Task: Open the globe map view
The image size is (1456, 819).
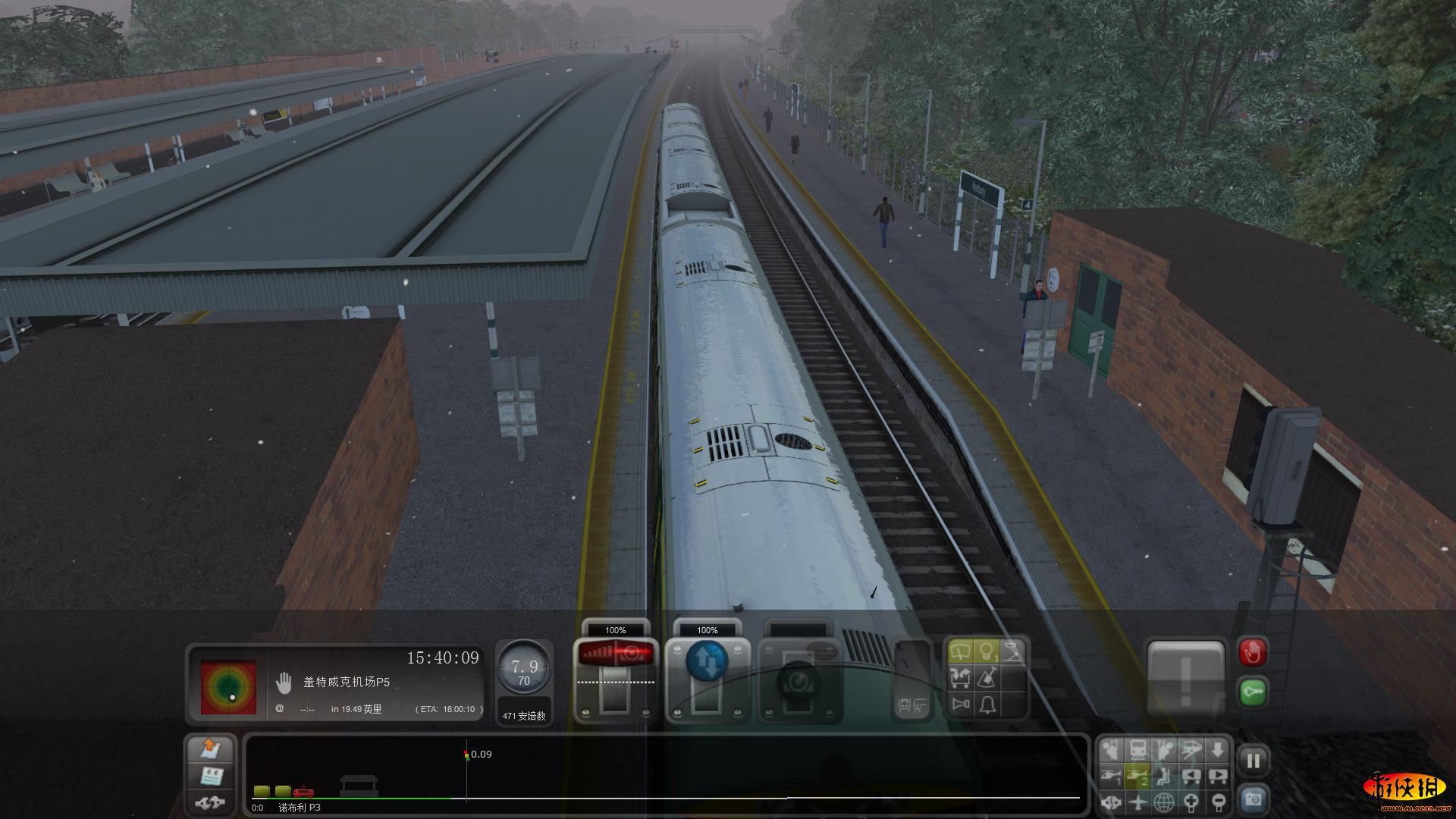Action: click(1164, 801)
